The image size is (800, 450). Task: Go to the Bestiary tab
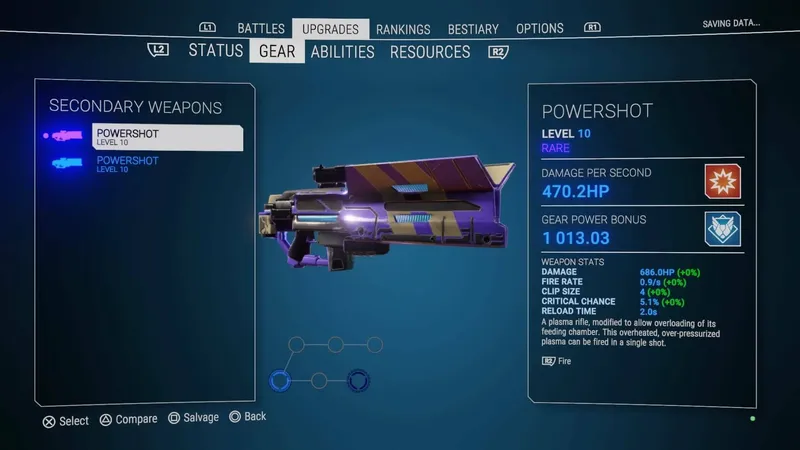tap(473, 29)
